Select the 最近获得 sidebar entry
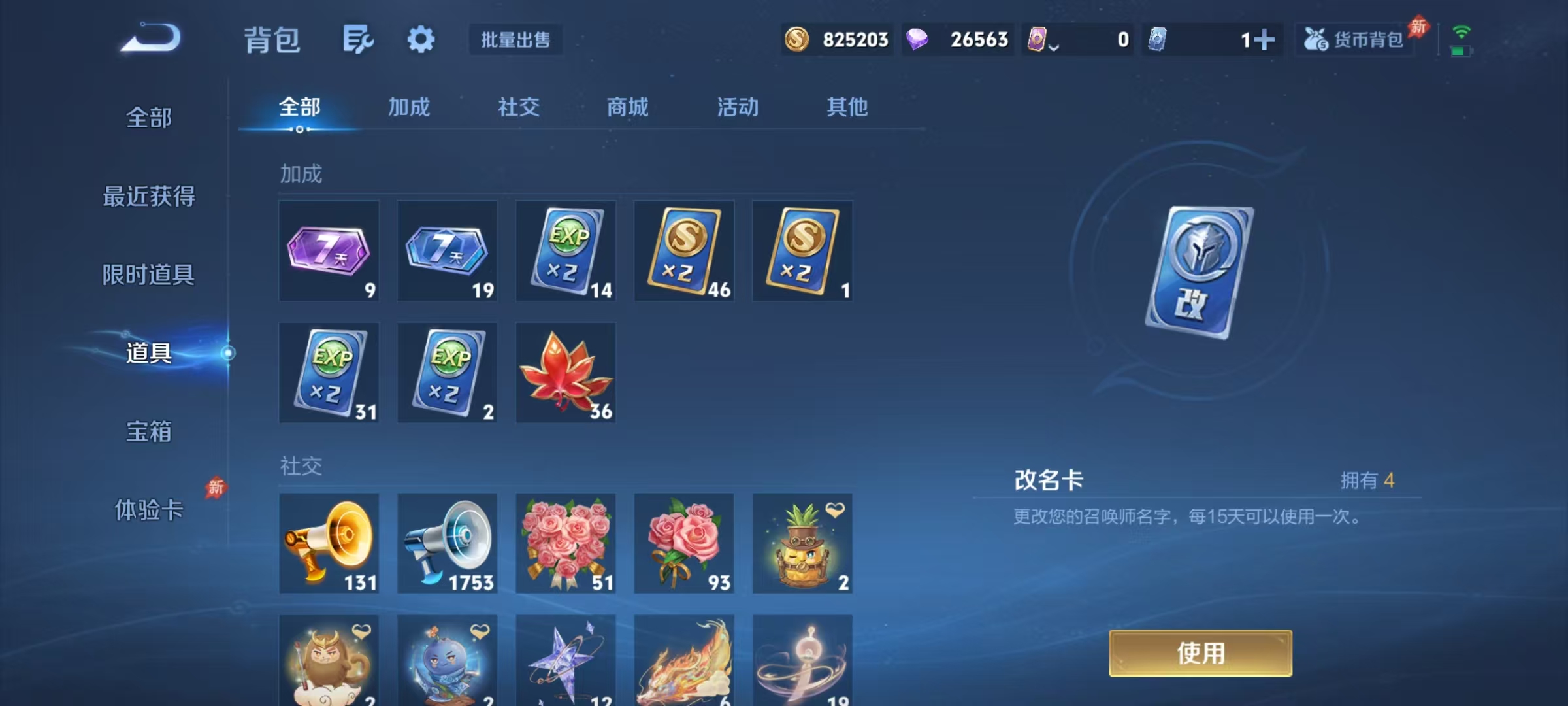 [x=149, y=196]
